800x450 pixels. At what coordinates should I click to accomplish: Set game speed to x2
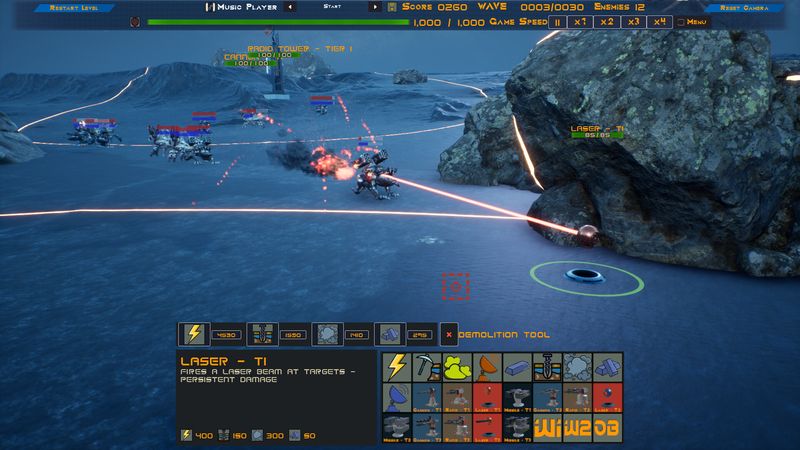[606, 21]
